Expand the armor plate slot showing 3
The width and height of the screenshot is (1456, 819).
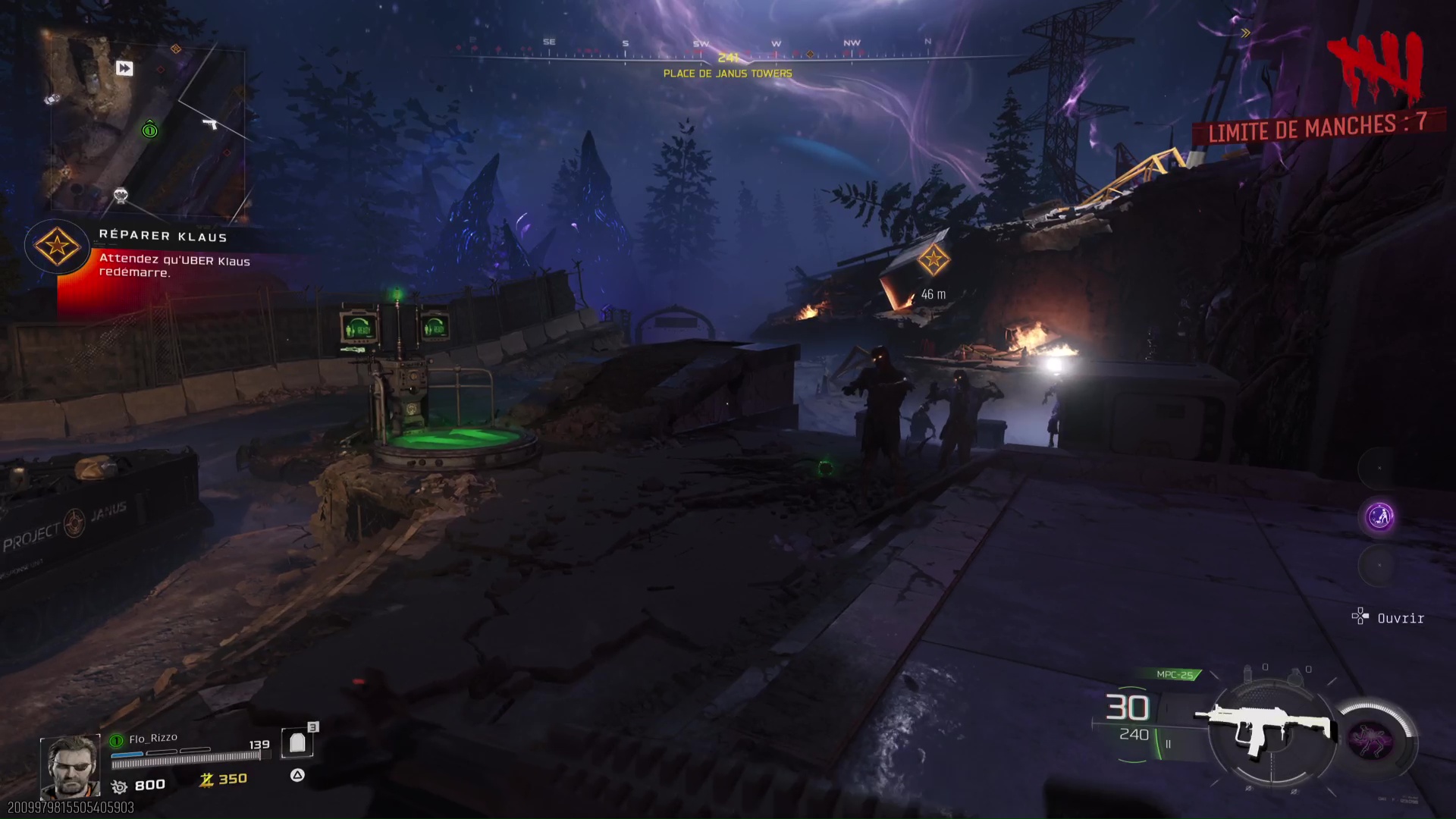[296, 741]
